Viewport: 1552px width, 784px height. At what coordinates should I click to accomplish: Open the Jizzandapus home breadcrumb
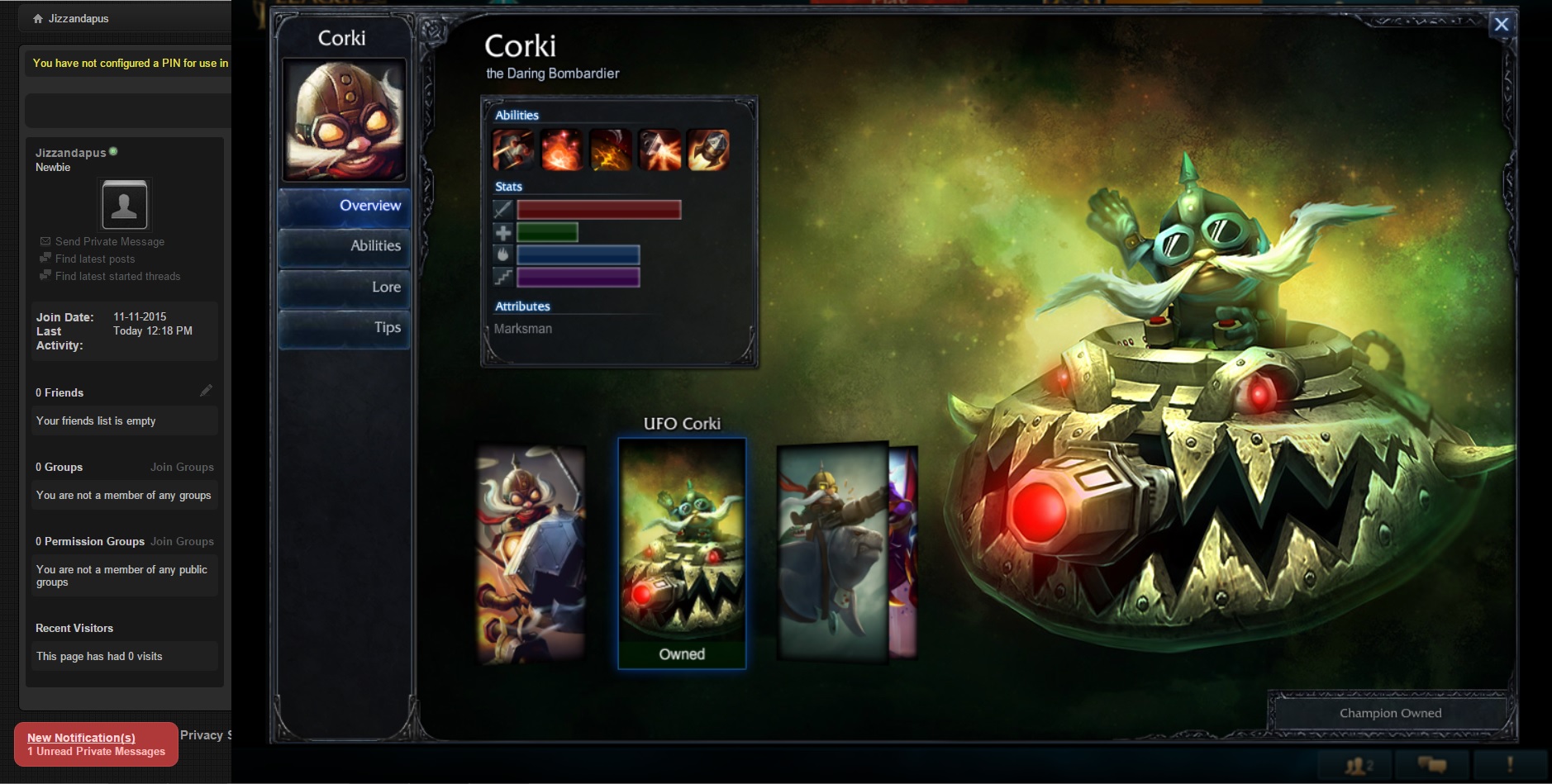point(78,18)
